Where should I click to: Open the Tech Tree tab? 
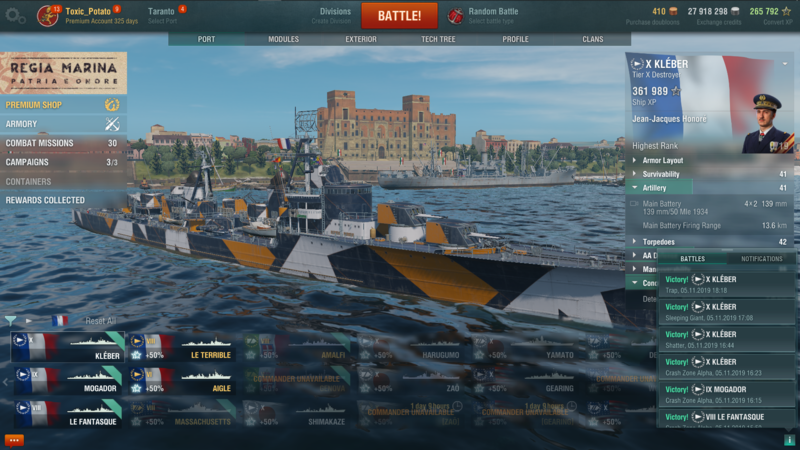(x=438, y=39)
